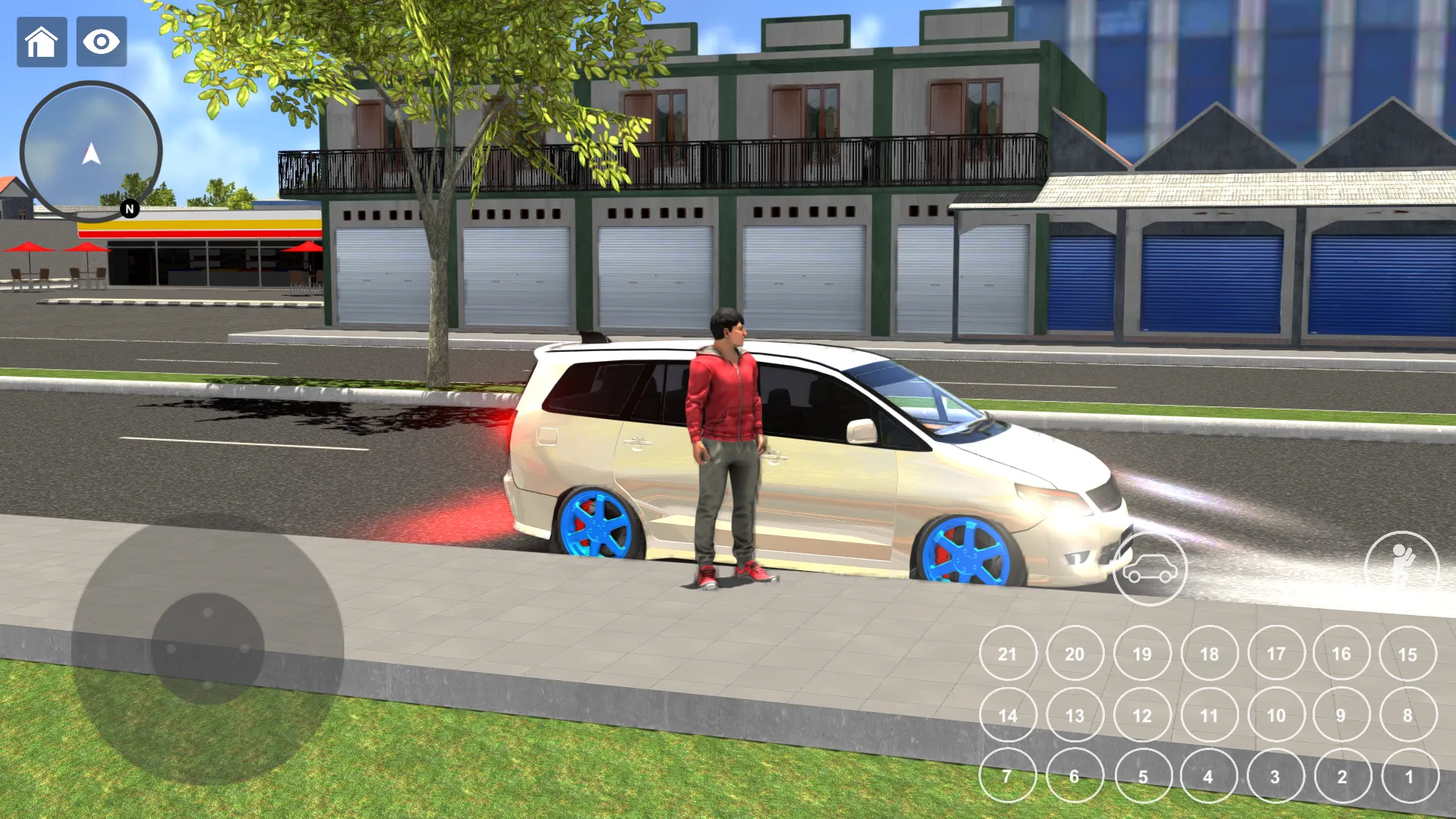Image resolution: width=1456 pixels, height=819 pixels.
Task: Activate button 1 at bottom right
Action: (x=1408, y=775)
